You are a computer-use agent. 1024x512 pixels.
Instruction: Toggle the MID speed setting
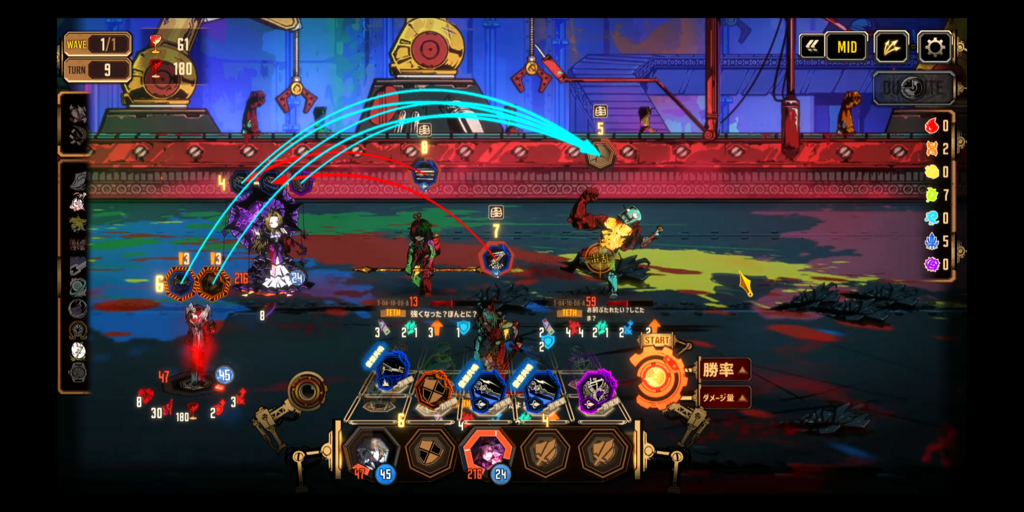(846, 46)
